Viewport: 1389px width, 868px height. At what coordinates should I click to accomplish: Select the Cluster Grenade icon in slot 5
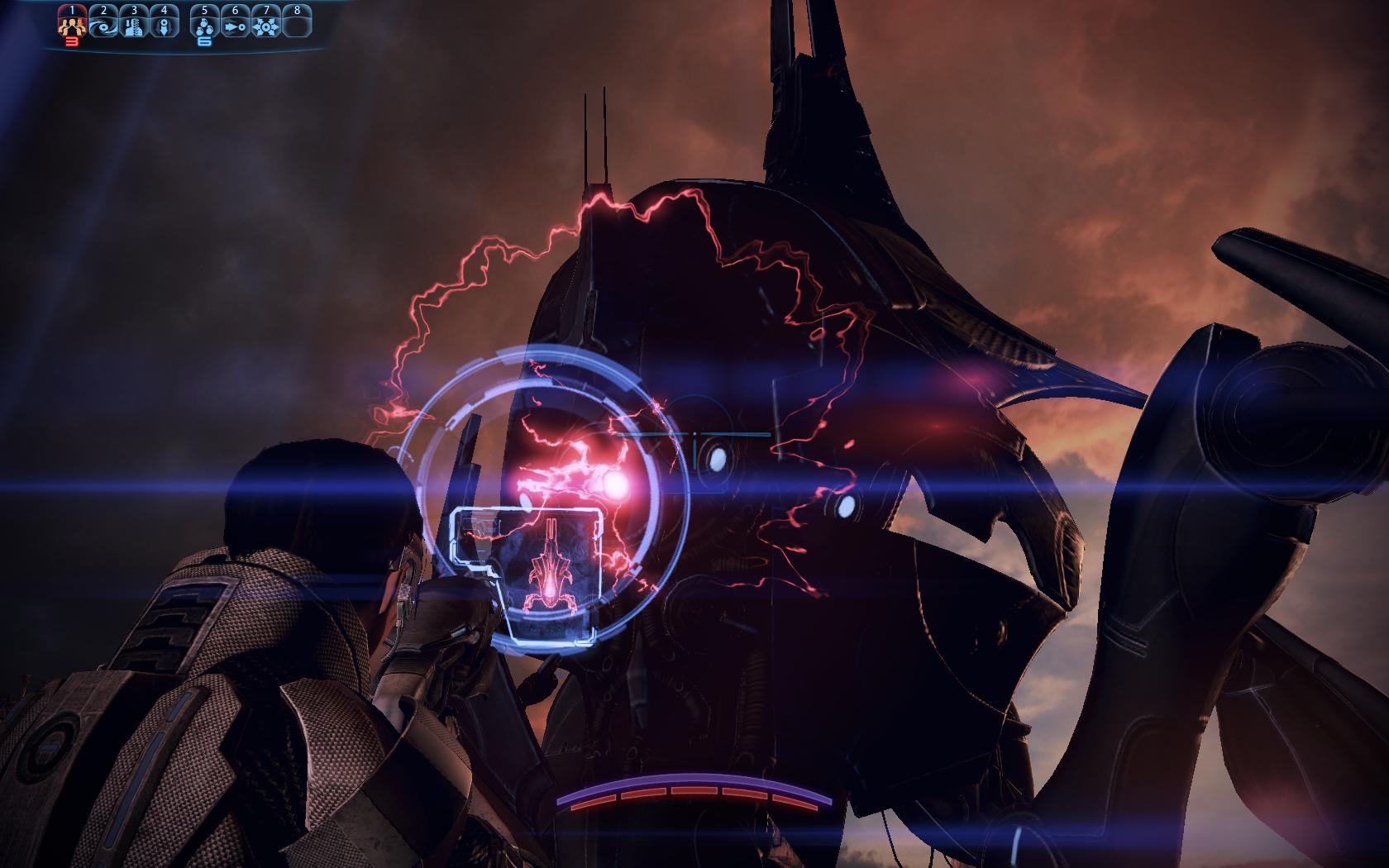click(x=205, y=26)
